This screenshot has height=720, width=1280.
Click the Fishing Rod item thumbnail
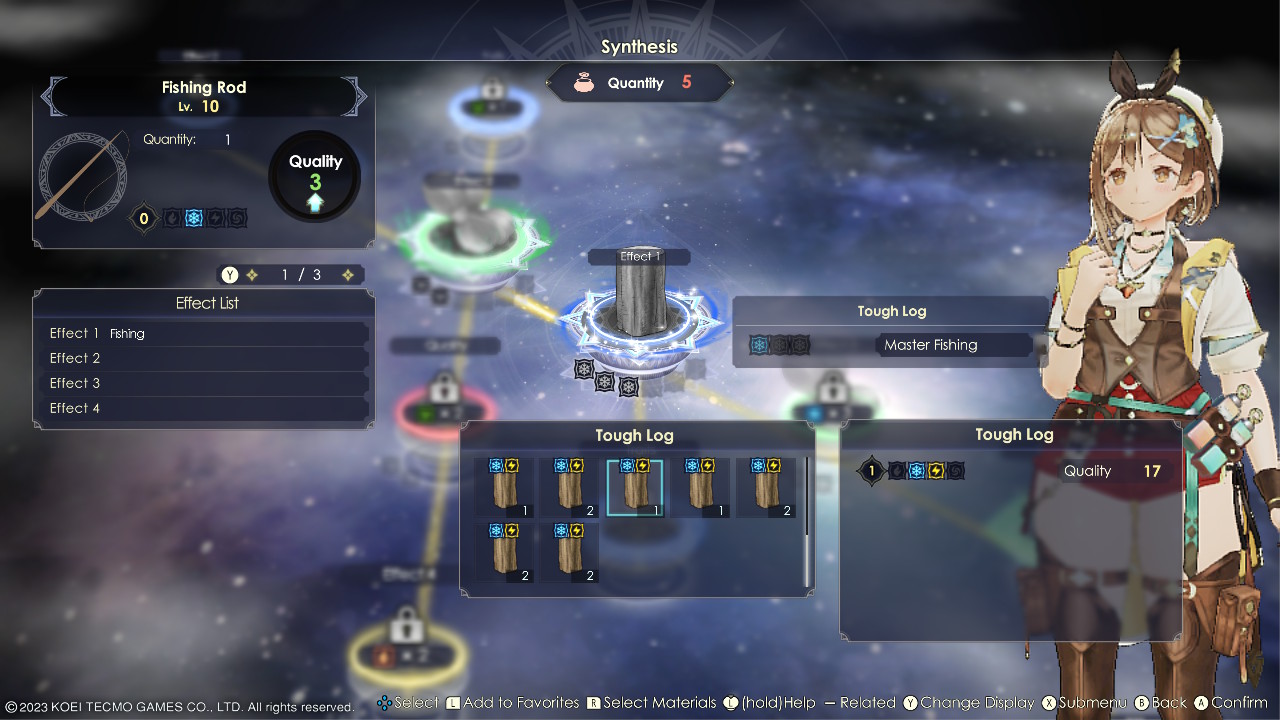83,176
